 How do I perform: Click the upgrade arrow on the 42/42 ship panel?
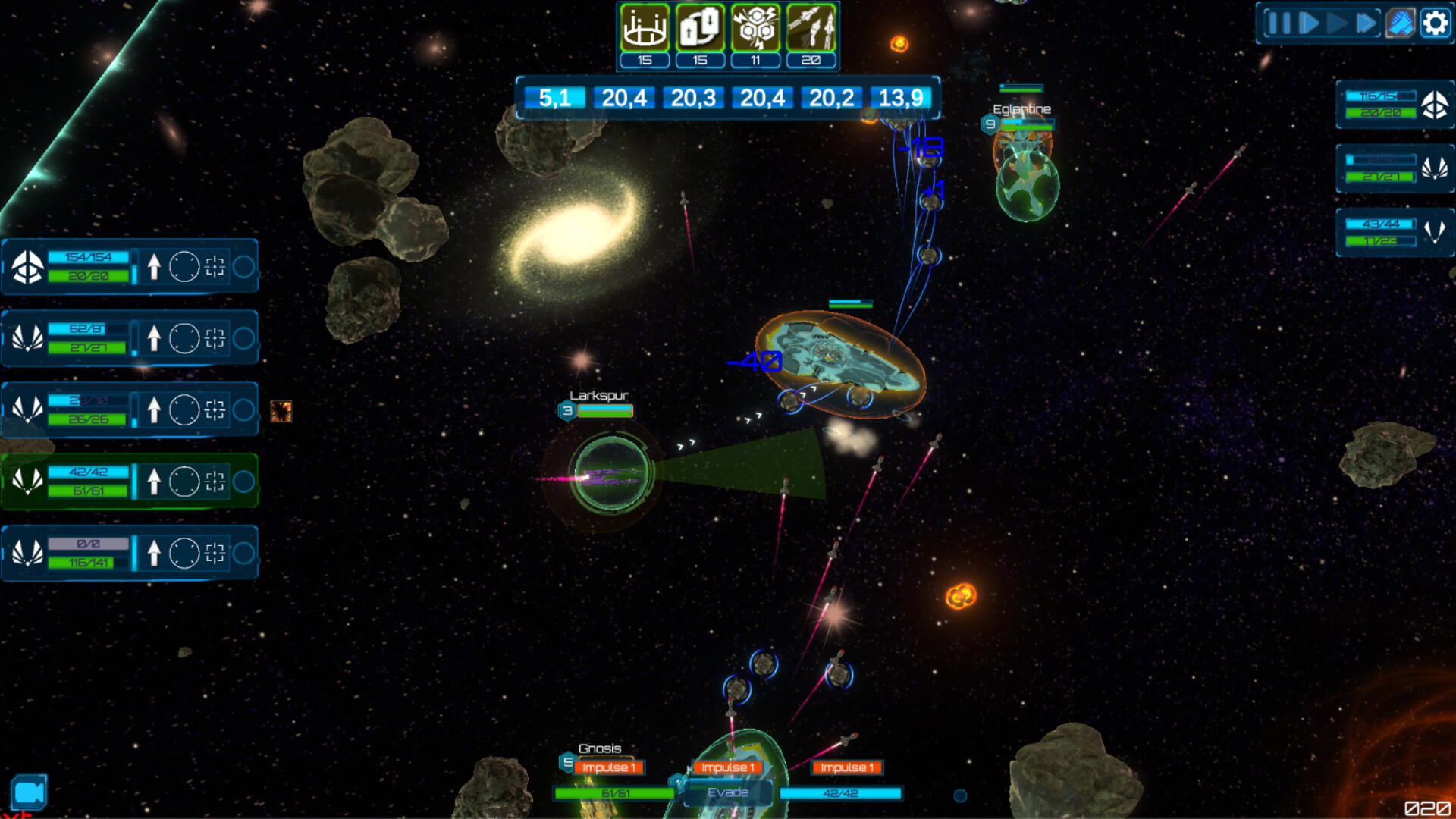pyautogui.click(x=154, y=480)
